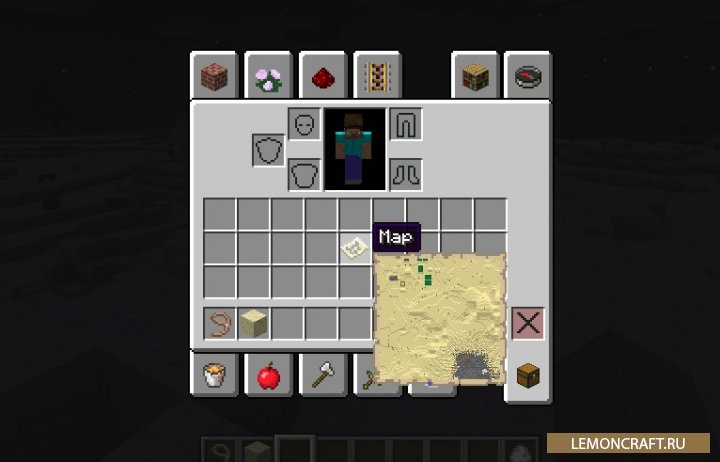Open the brick Building Blocks tab
The height and width of the screenshot is (462, 720).
point(213,77)
